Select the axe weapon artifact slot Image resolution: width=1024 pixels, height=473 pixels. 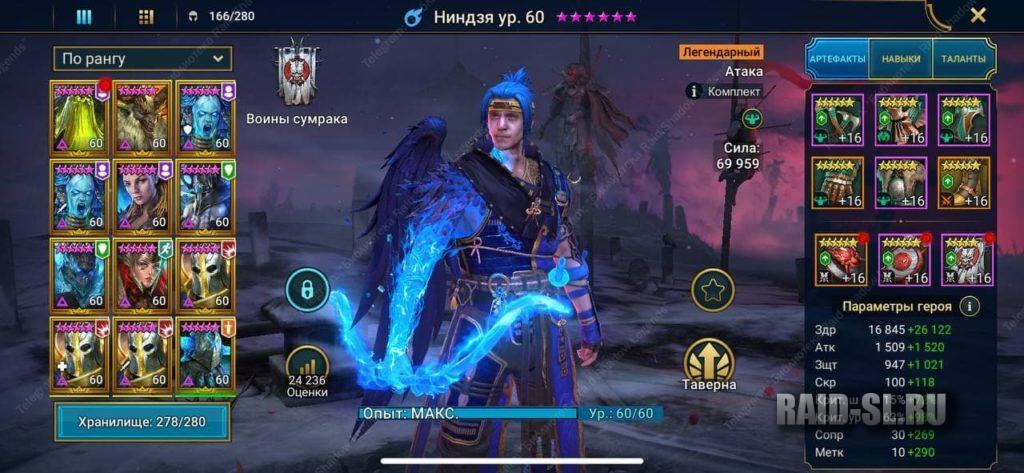(x=837, y=119)
